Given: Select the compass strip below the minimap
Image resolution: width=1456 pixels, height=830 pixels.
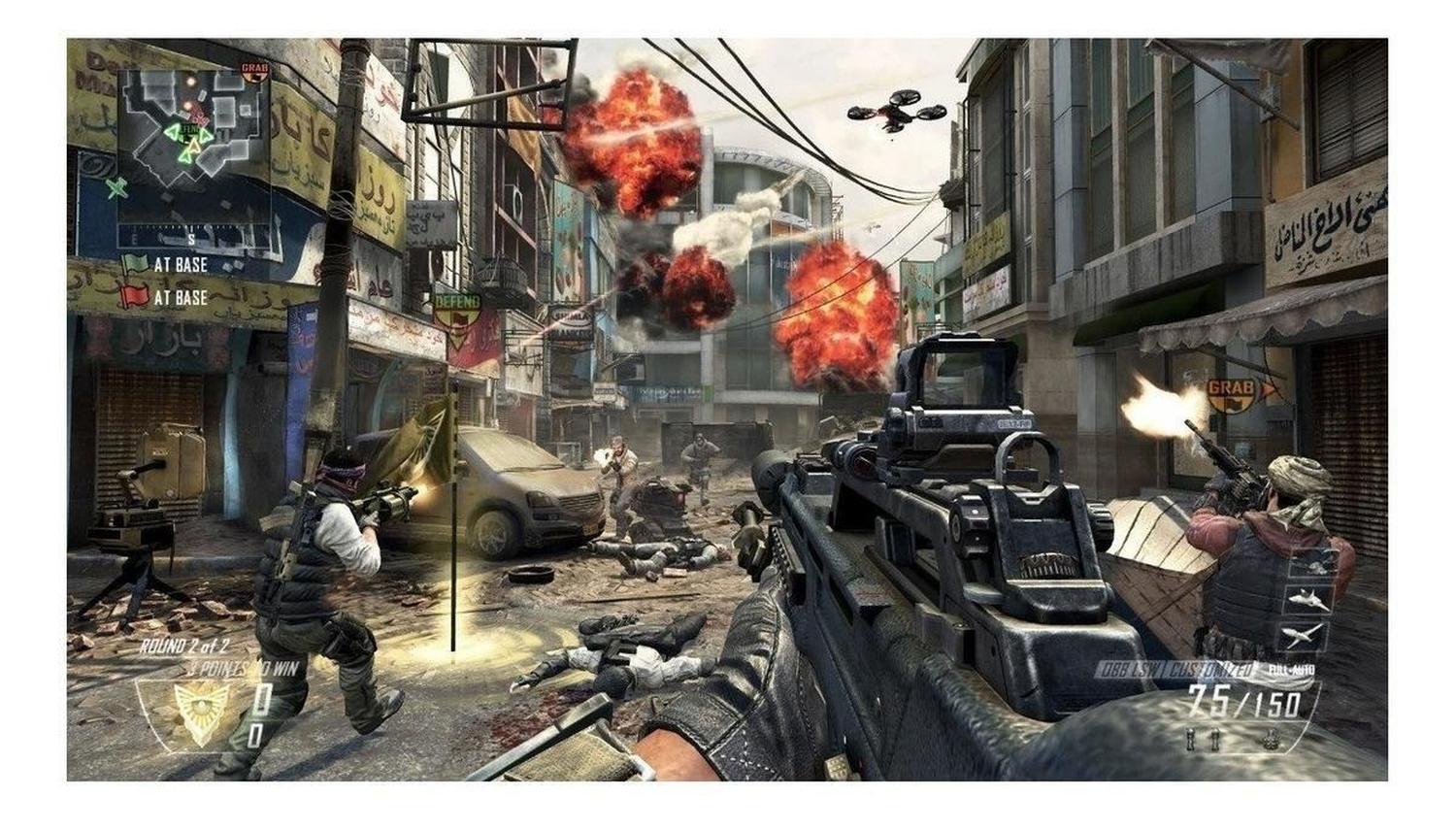Looking at the screenshot, I should 192,234.
